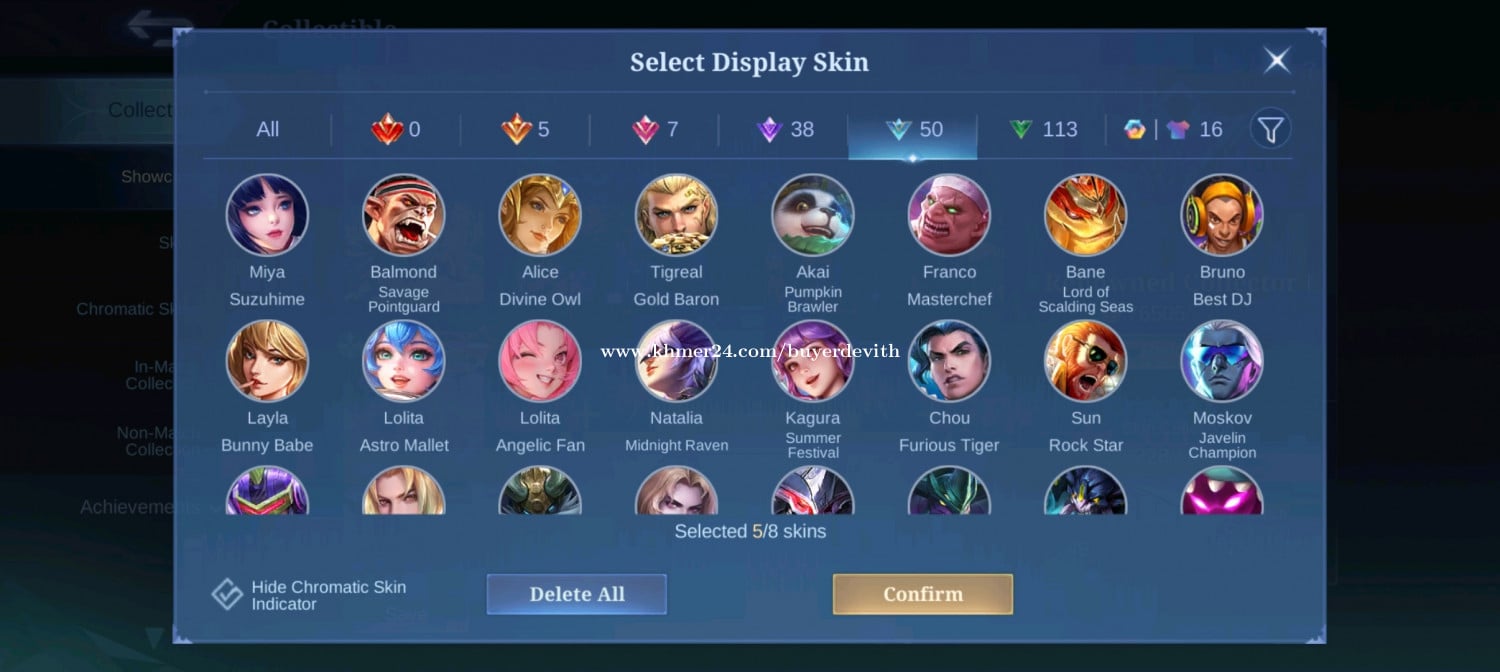Choose Layla's Bunny Babe skin

click(267, 362)
